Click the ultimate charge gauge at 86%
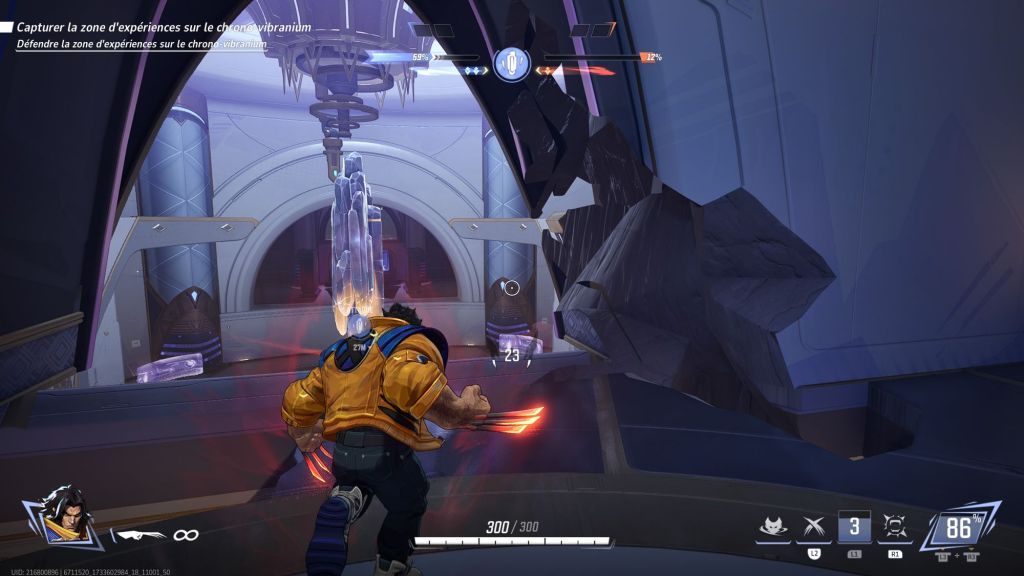 (x=957, y=527)
